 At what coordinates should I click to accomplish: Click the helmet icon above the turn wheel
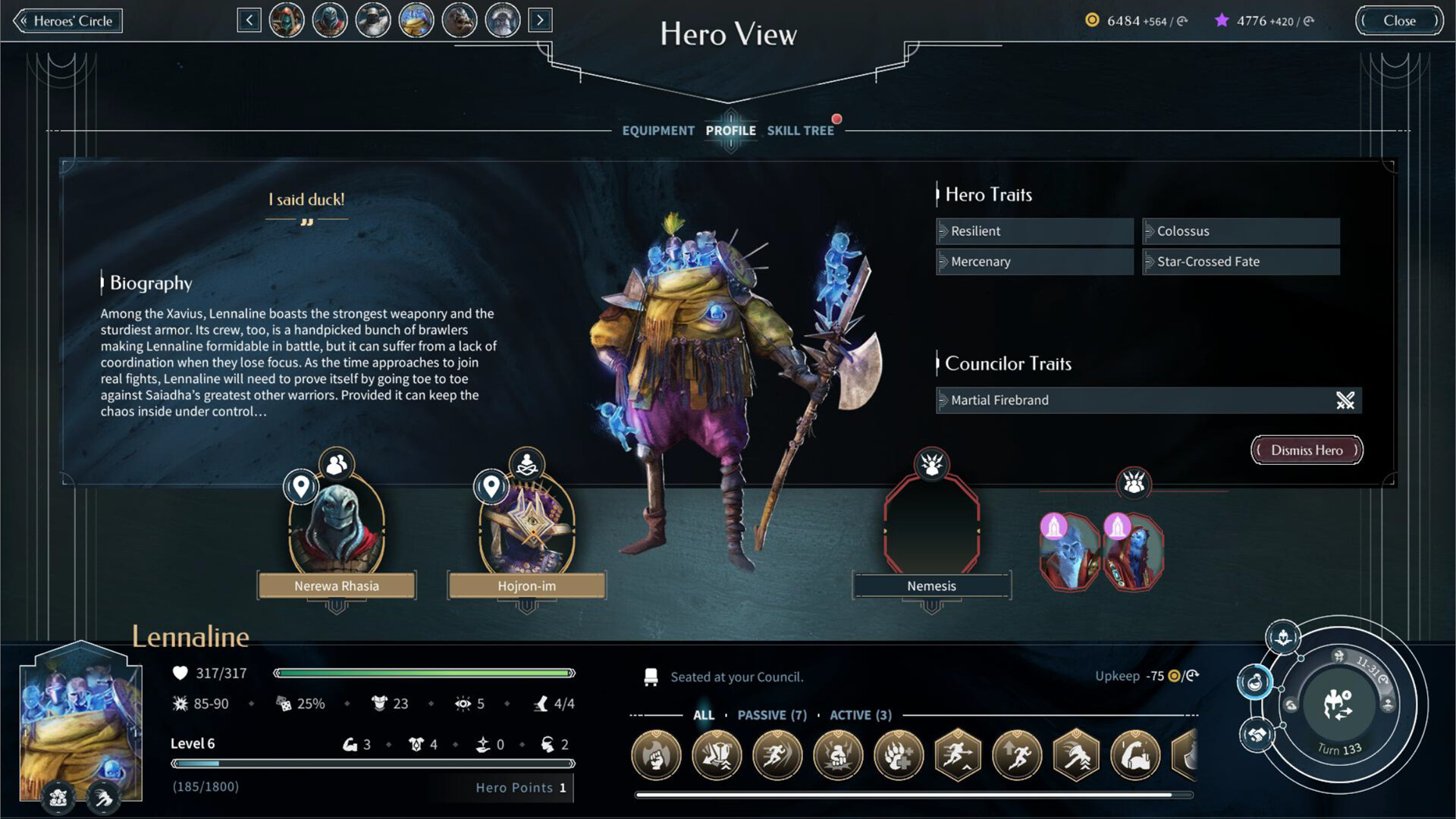tap(1282, 639)
